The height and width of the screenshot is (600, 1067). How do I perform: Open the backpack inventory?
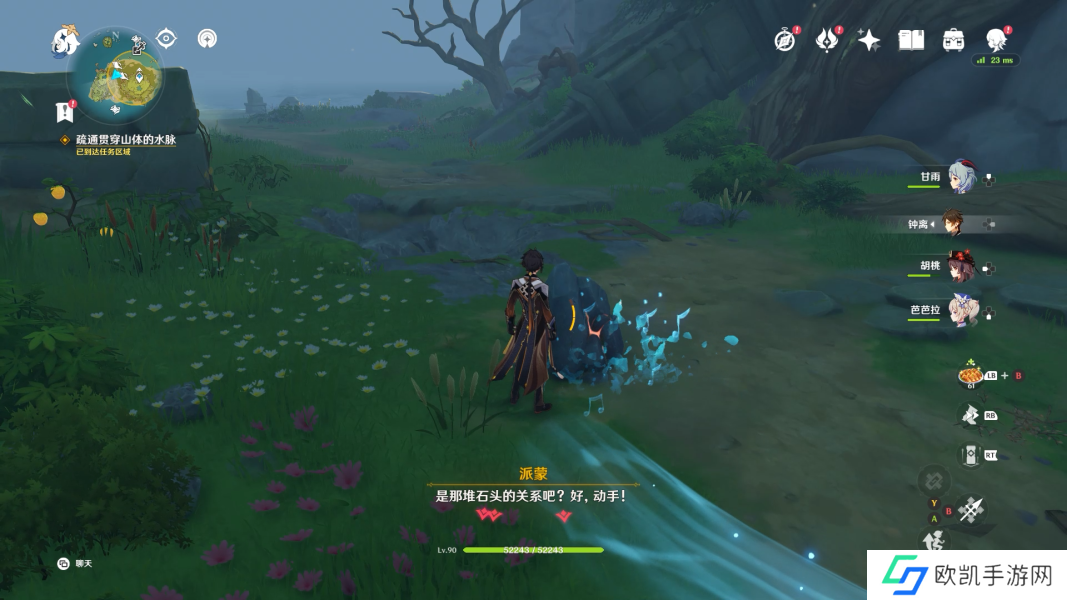click(953, 40)
